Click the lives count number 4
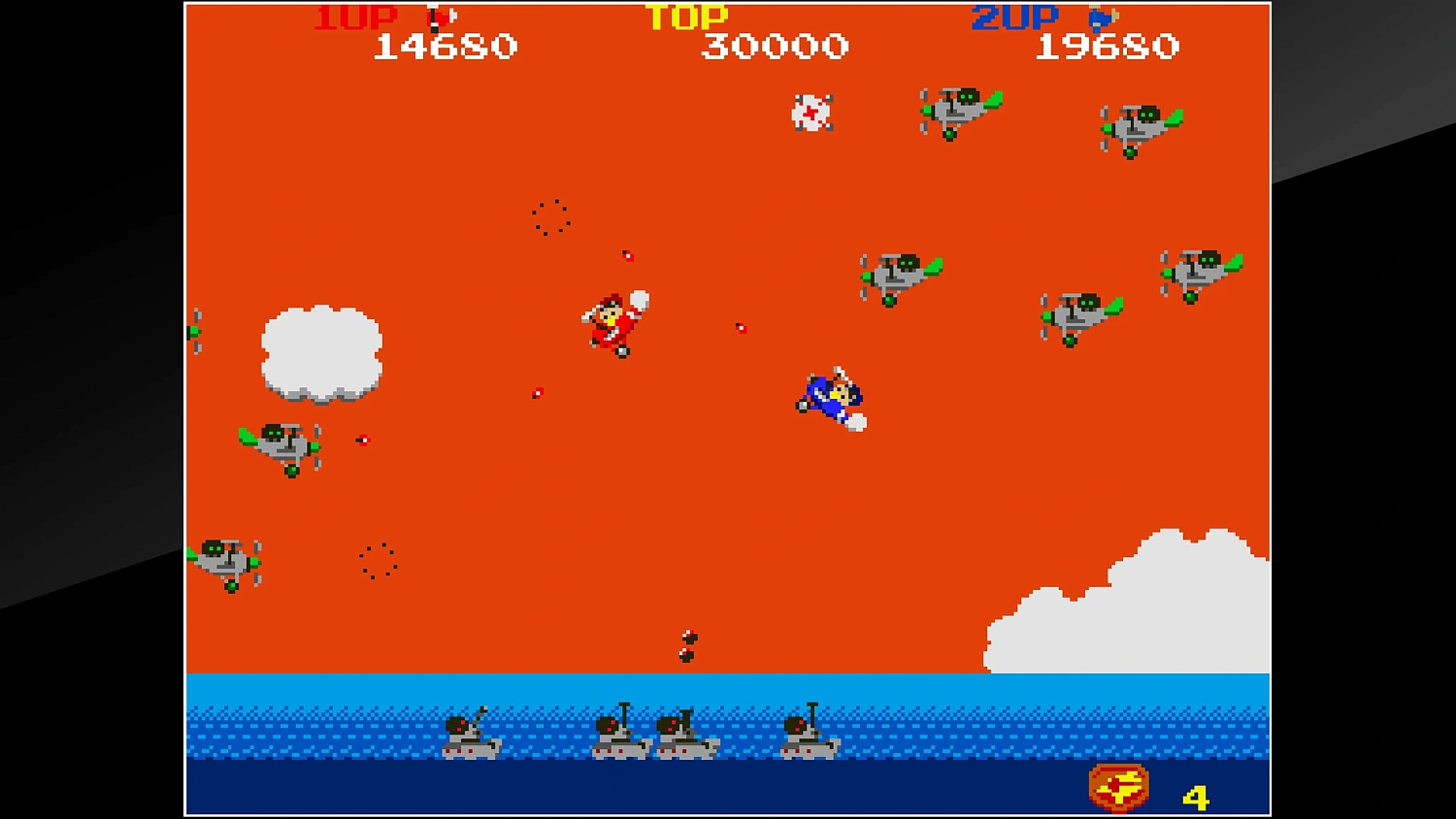This screenshot has width=1456, height=819. click(x=1197, y=798)
